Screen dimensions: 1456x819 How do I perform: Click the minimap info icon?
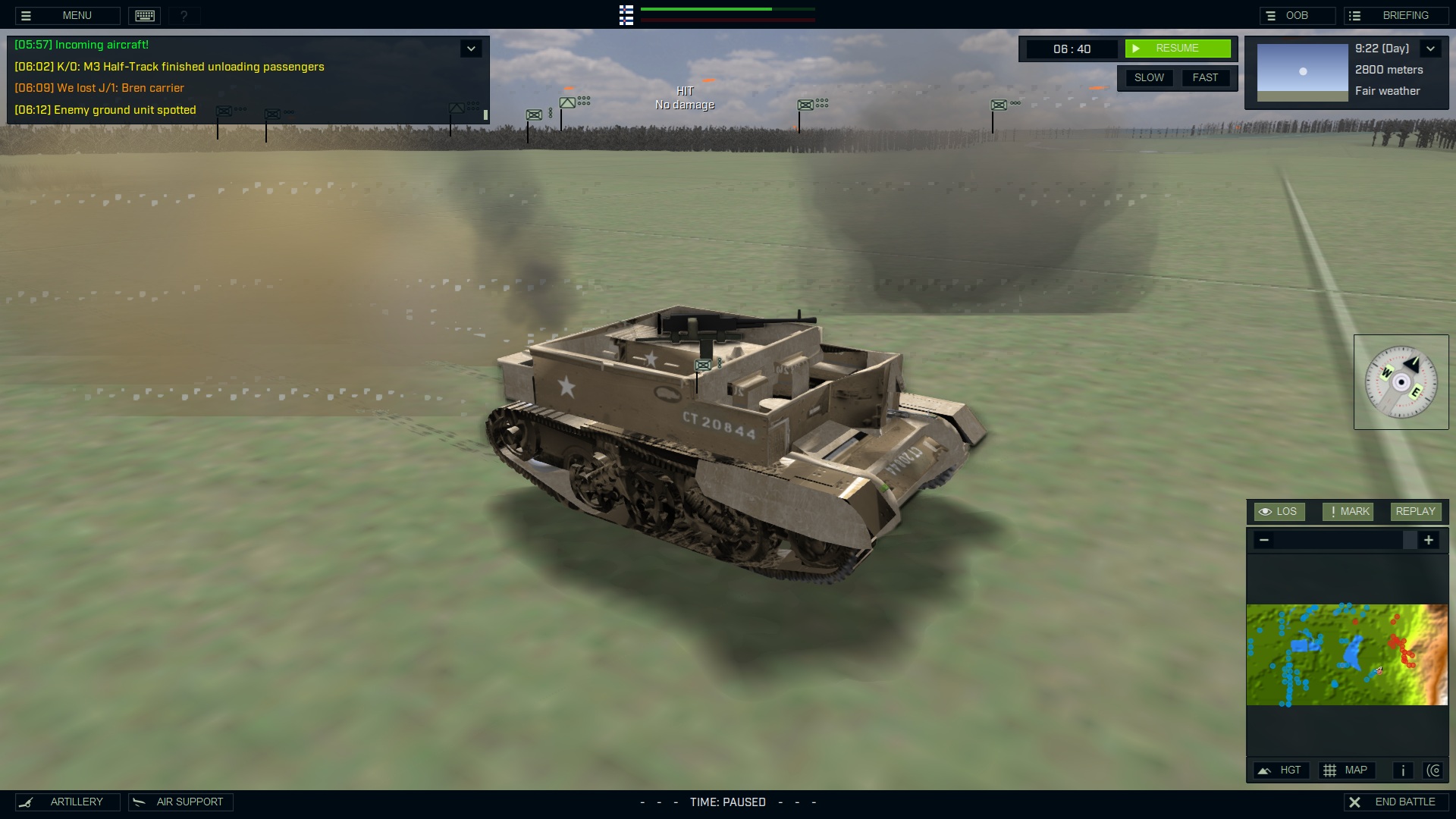(1402, 770)
